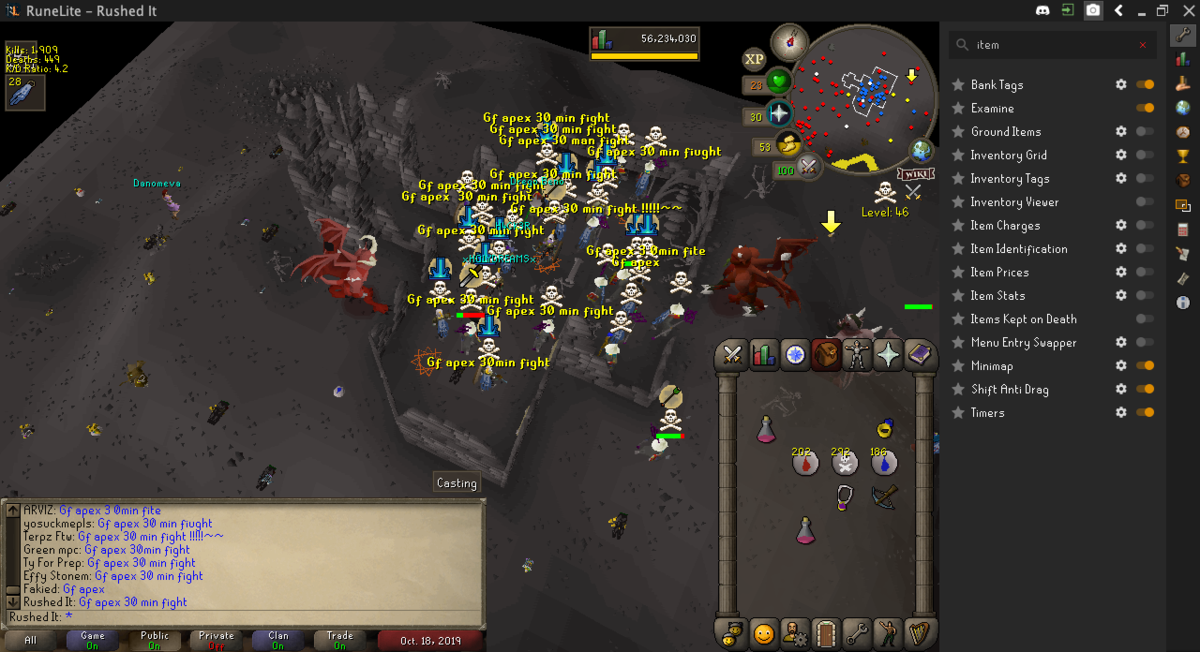Screen dimensions: 1200x652
Task: Toggle the Ground Items plugin switch
Action: pyautogui.click(x=1145, y=132)
